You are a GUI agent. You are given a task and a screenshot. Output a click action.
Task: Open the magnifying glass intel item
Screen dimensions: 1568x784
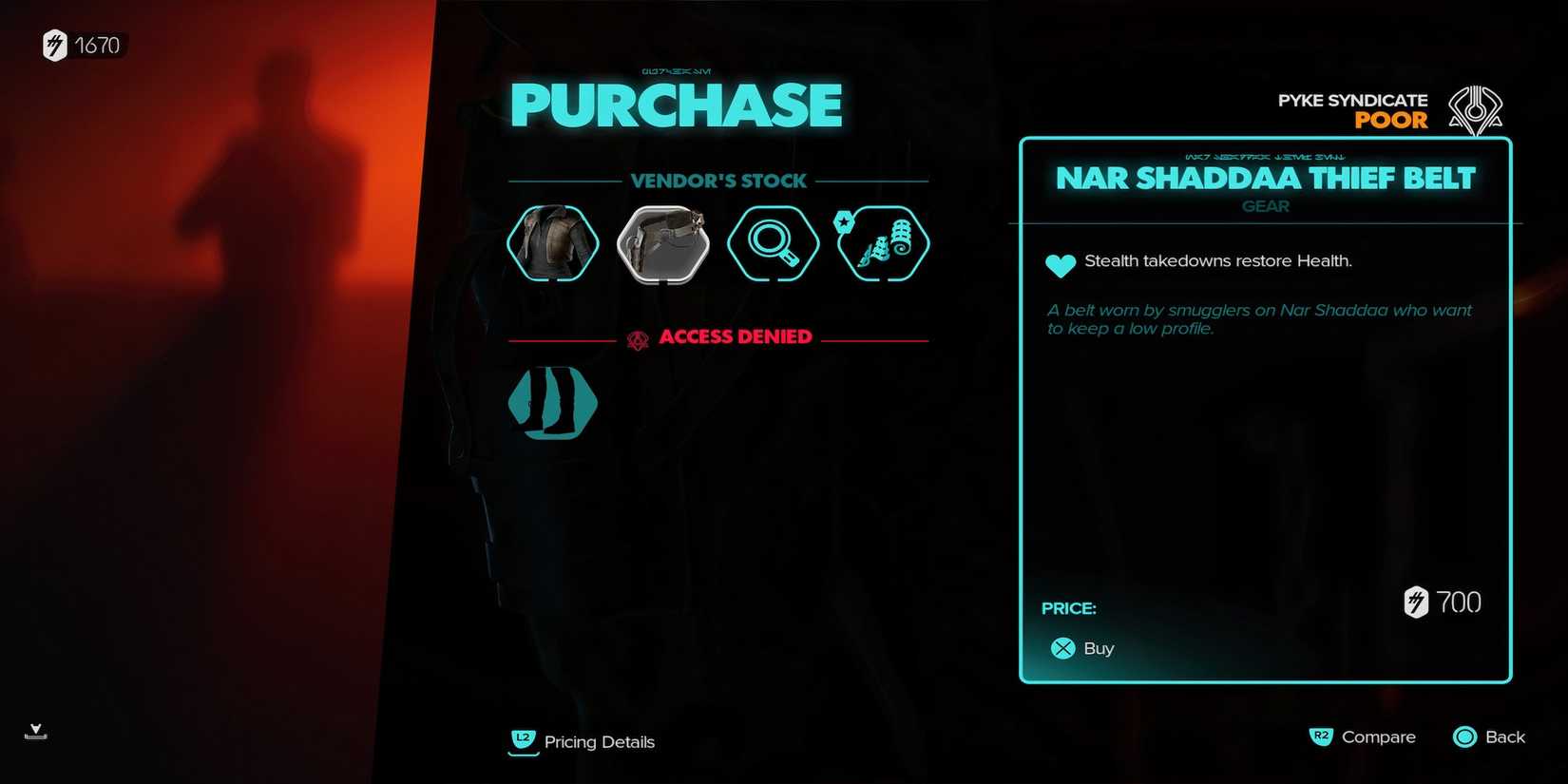click(x=773, y=244)
